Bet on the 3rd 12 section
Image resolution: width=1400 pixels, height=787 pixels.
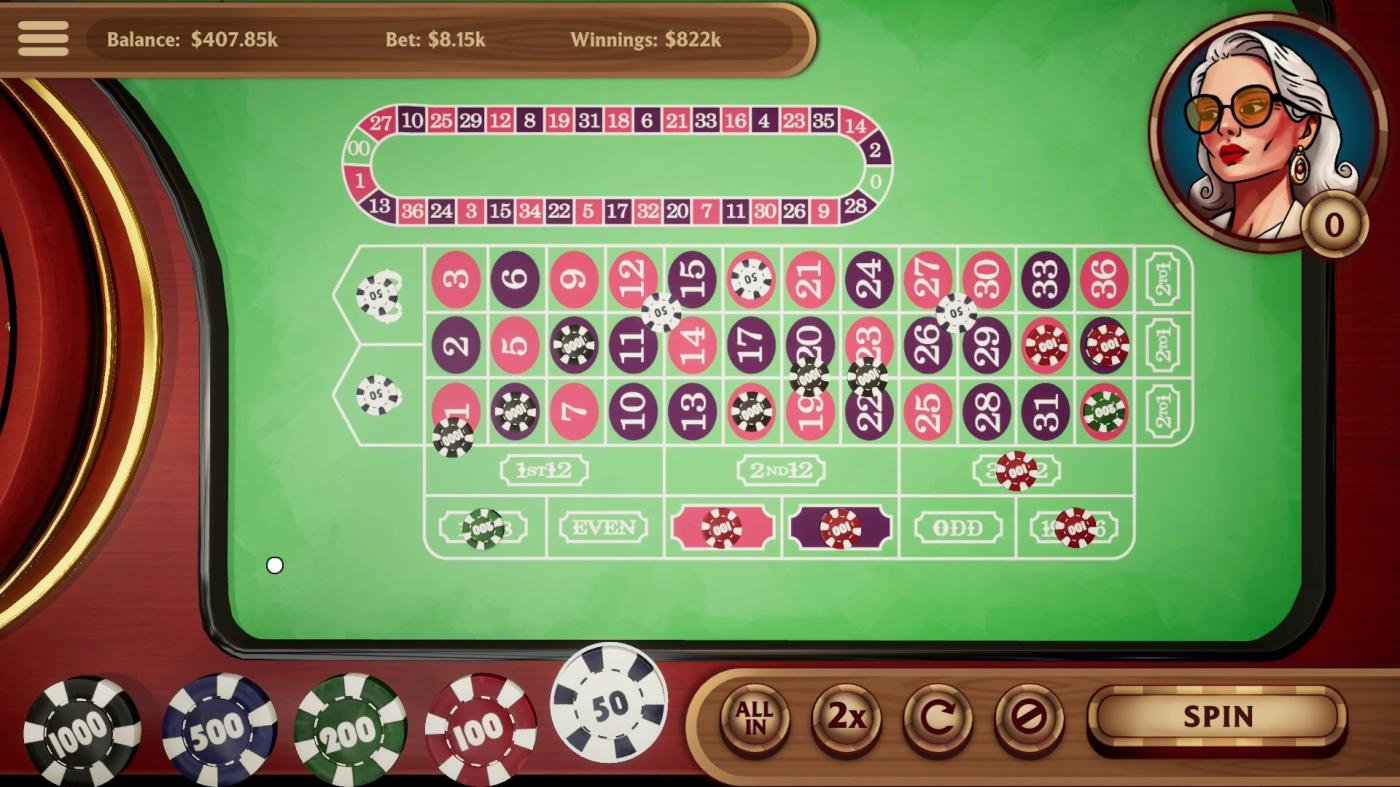tap(1018, 470)
